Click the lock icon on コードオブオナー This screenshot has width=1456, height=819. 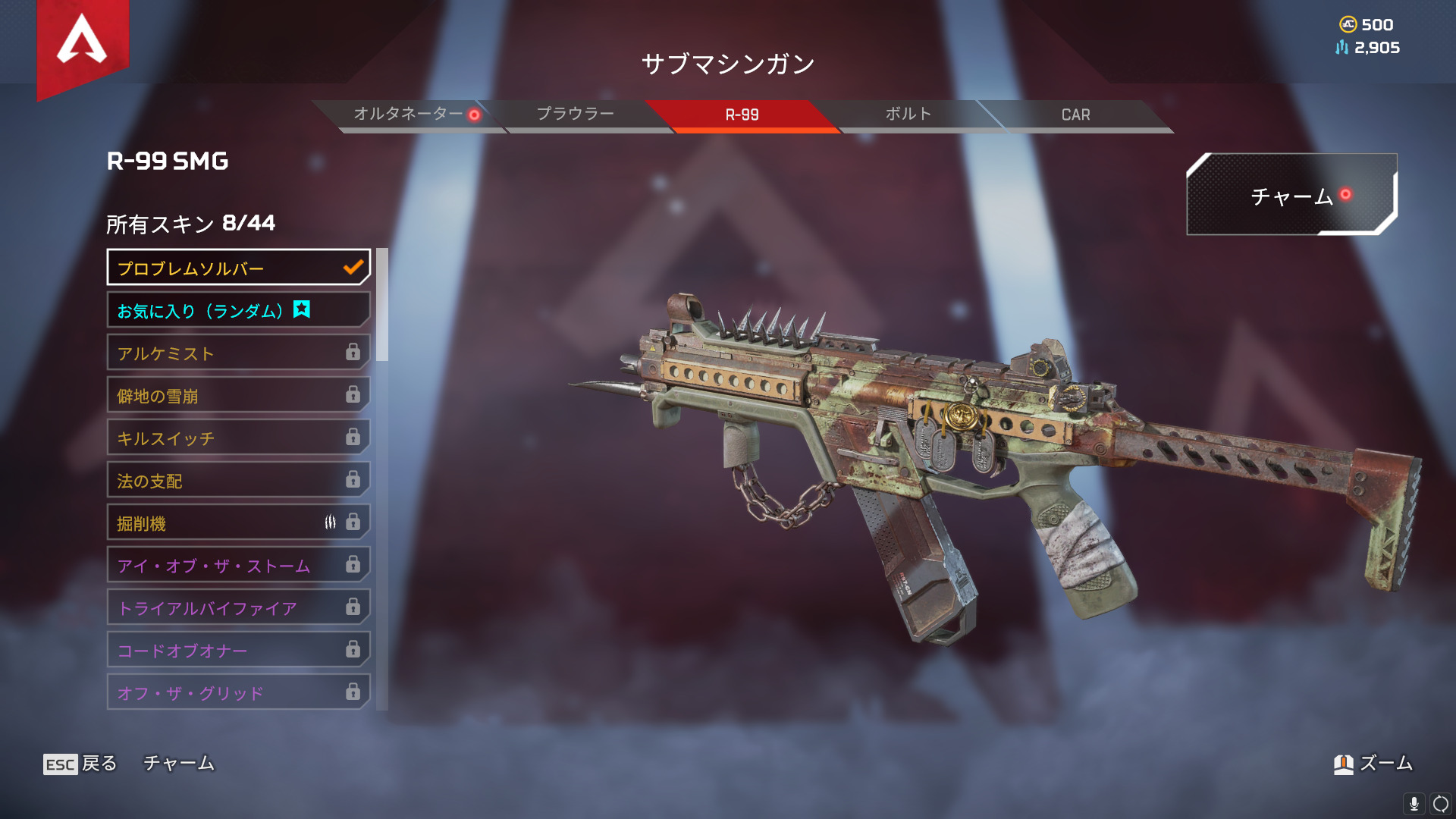(352, 649)
